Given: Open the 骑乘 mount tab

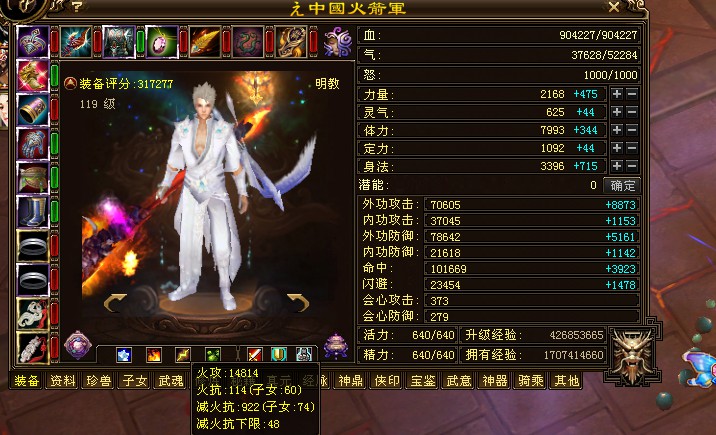Looking at the screenshot, I should tap(531, 381).
